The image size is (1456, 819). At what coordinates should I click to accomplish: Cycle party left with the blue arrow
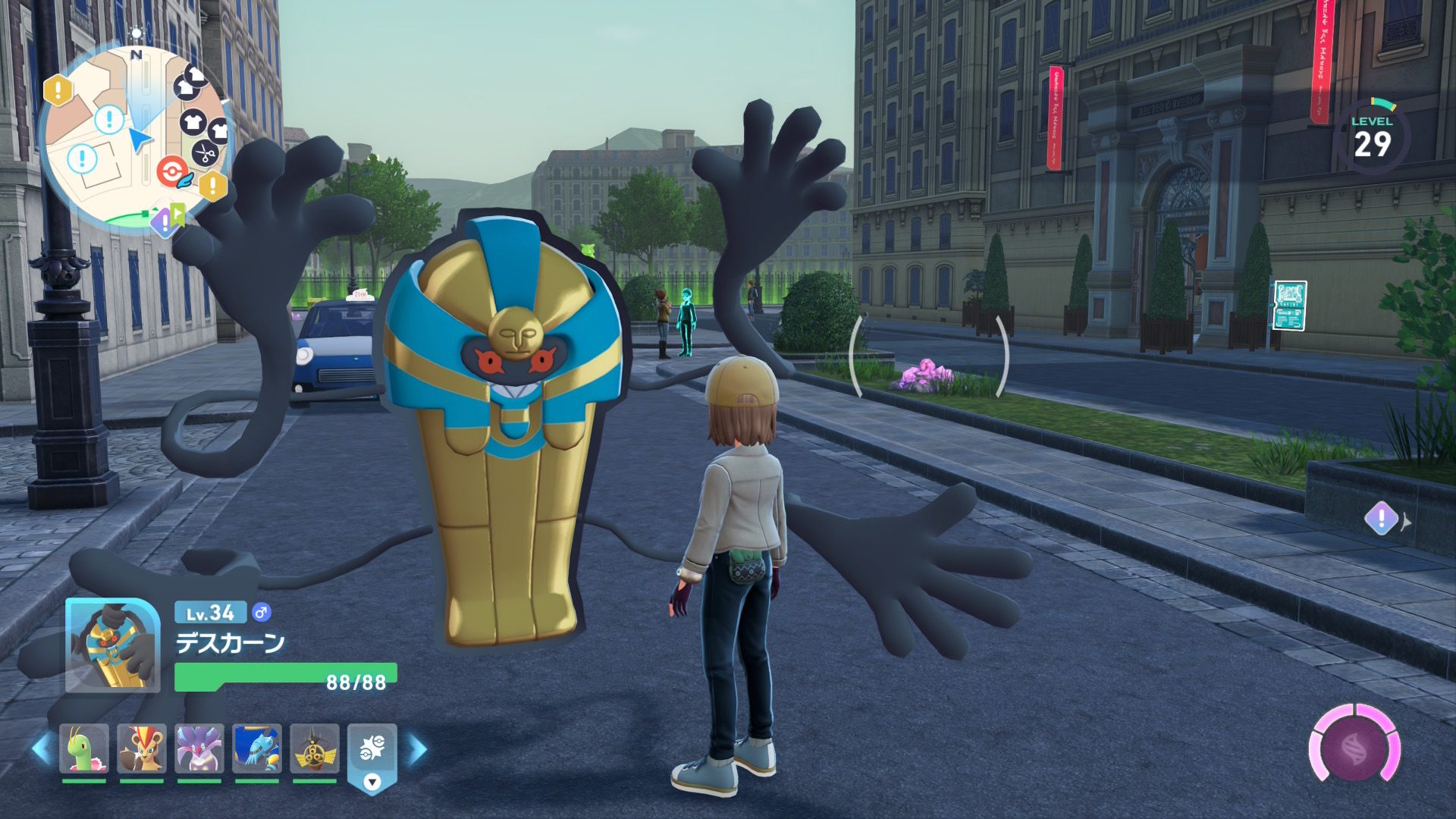(x=41, y=749)
